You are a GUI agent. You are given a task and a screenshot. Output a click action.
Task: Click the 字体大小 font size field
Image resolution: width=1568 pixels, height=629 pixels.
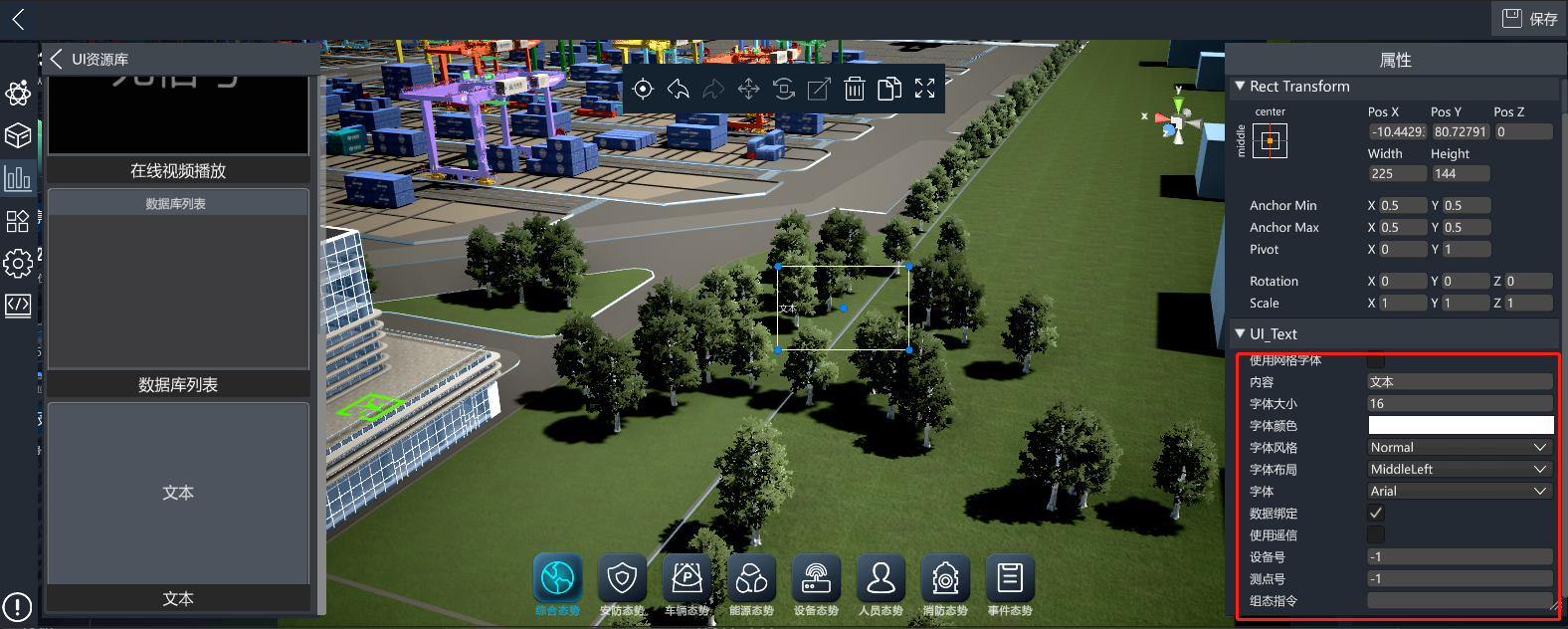[x=1460, y=403]
